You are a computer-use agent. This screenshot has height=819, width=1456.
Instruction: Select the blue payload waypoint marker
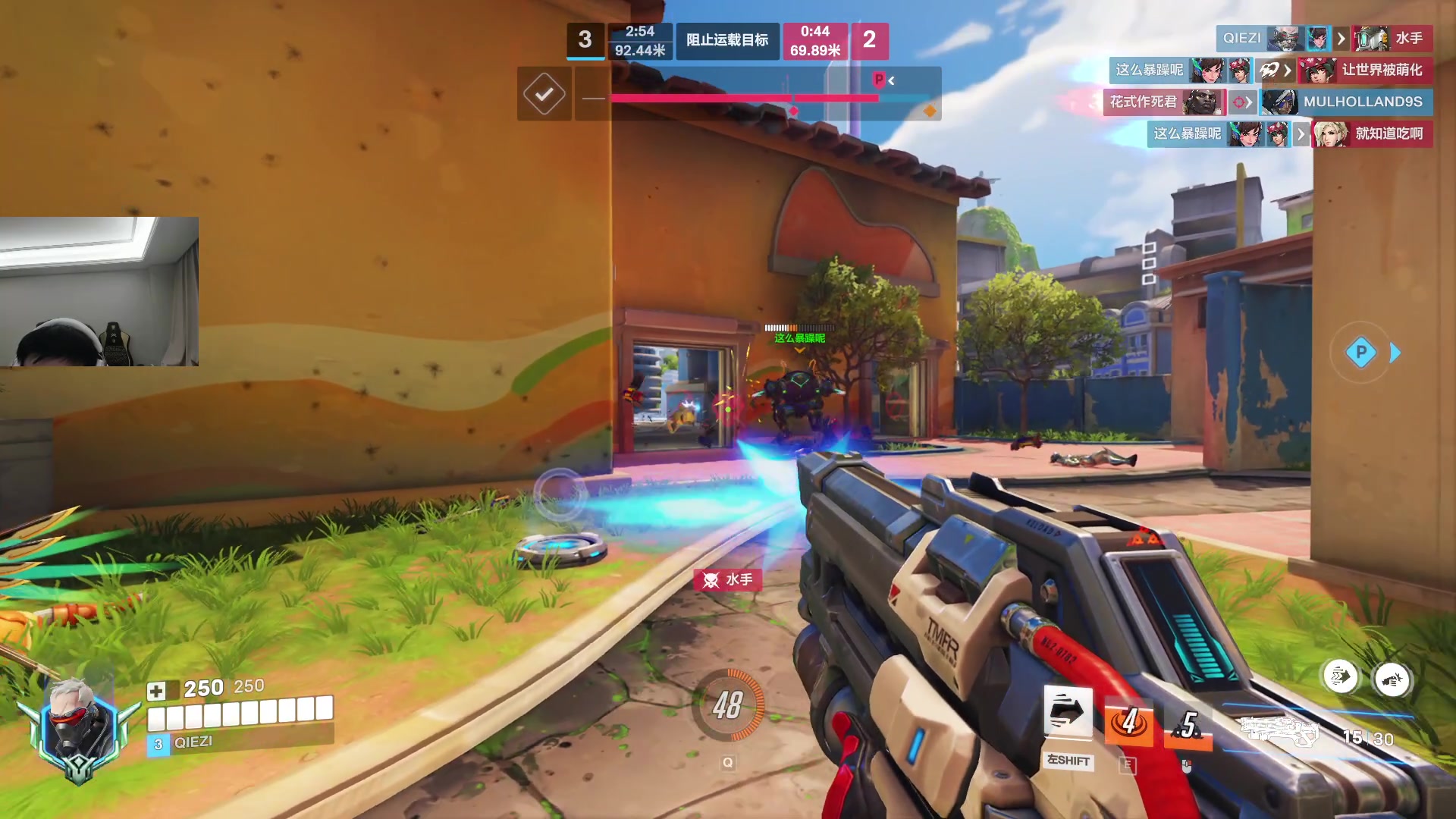1360,352
